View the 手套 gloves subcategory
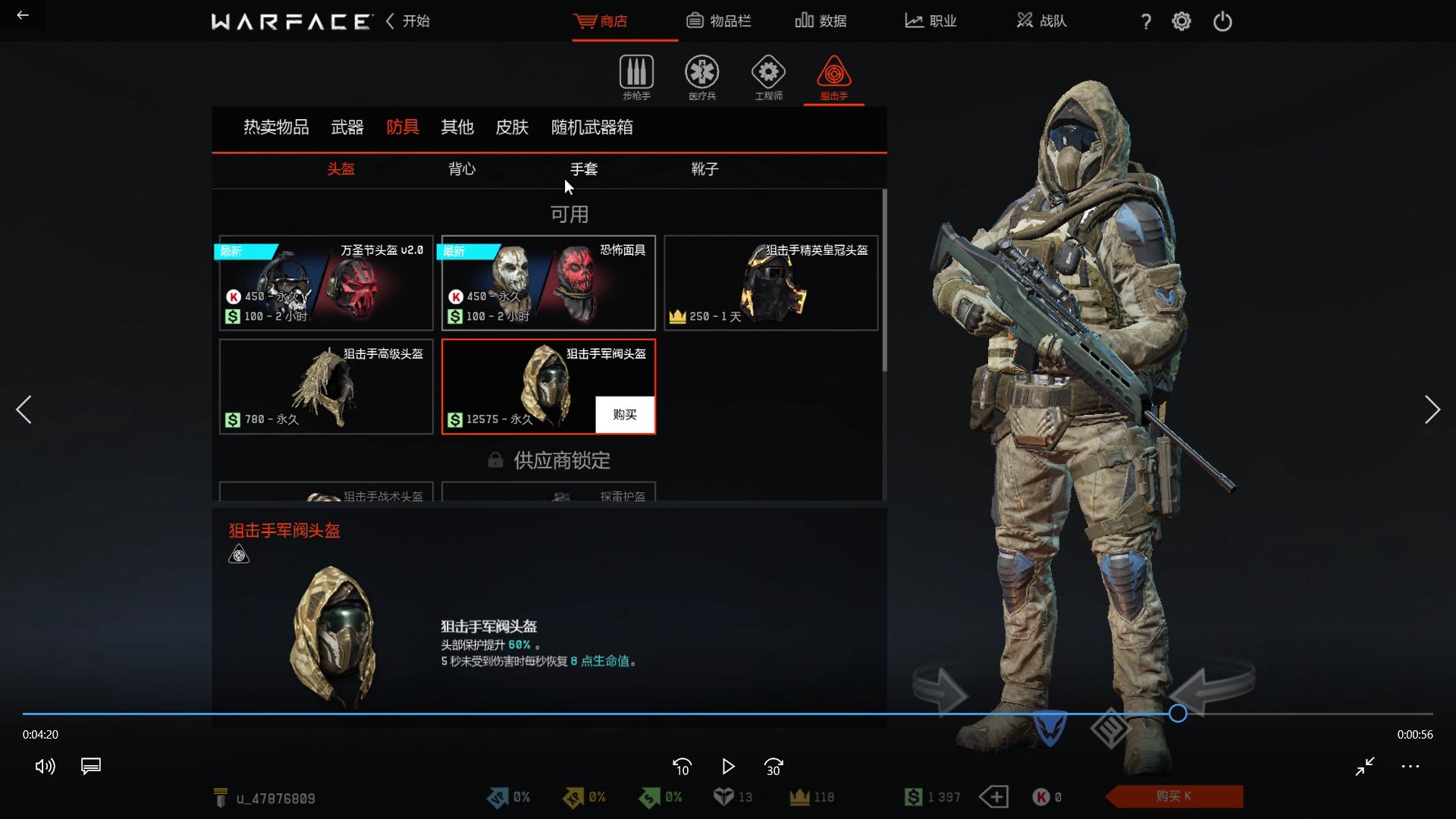 [x=584, y=169]
